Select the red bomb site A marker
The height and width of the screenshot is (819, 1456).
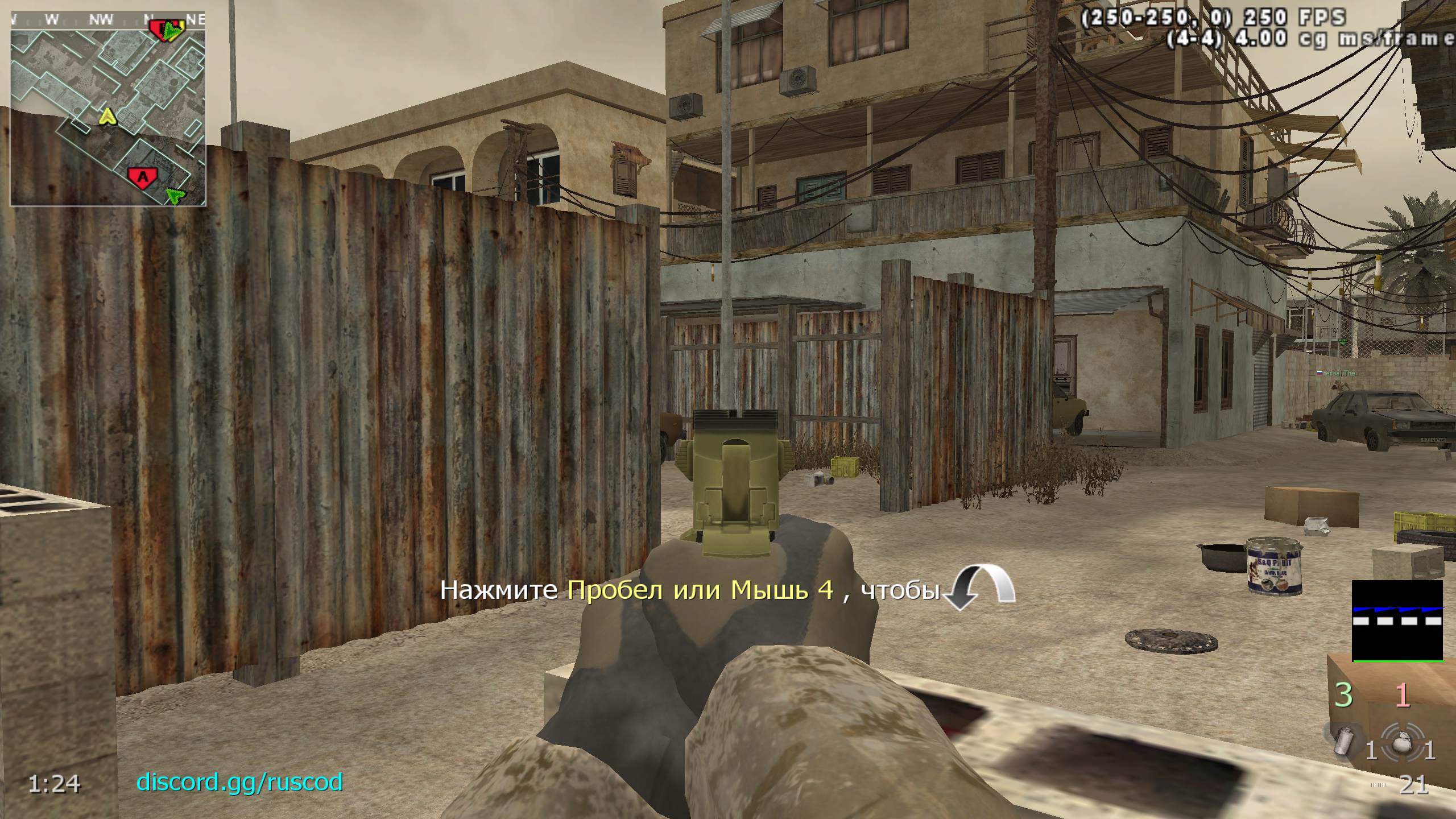143,176
